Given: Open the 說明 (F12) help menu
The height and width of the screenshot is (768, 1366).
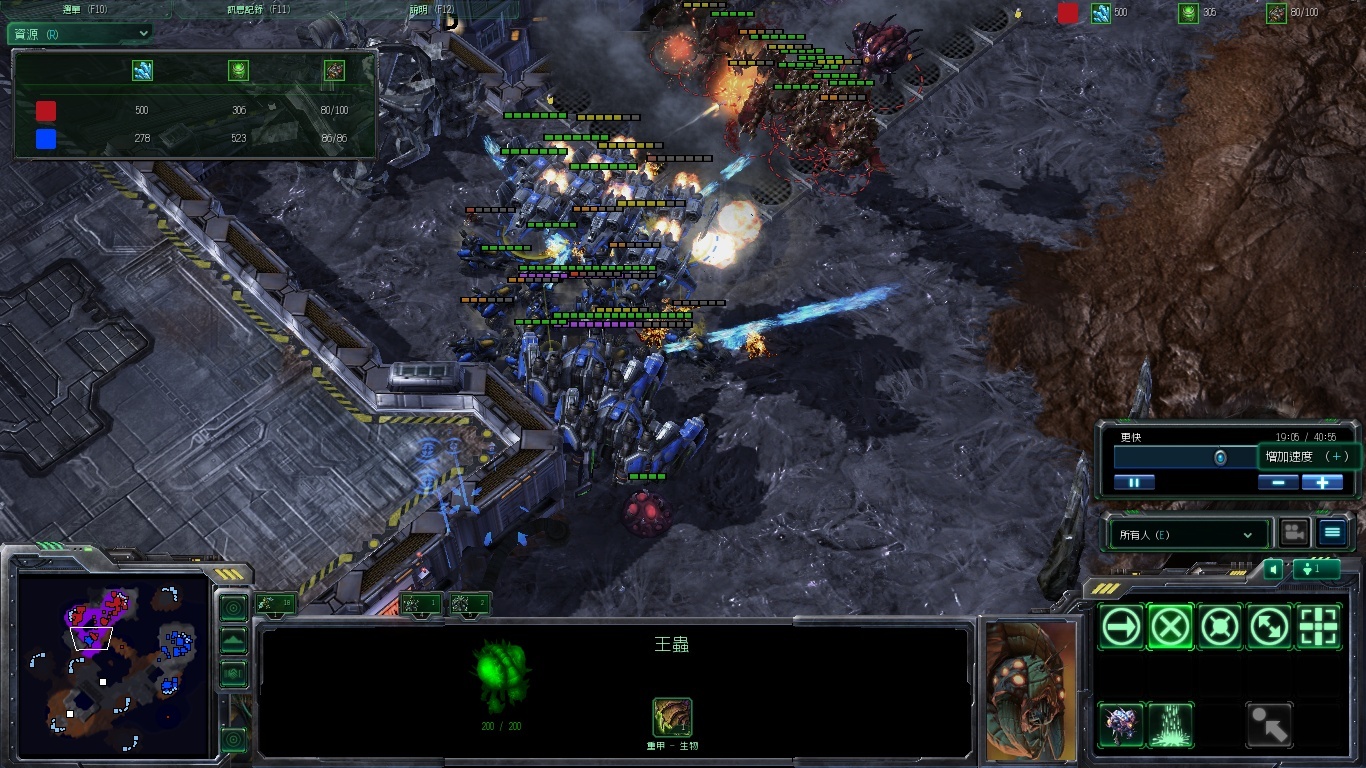Looking at the screenshot, I should point(432,9).
